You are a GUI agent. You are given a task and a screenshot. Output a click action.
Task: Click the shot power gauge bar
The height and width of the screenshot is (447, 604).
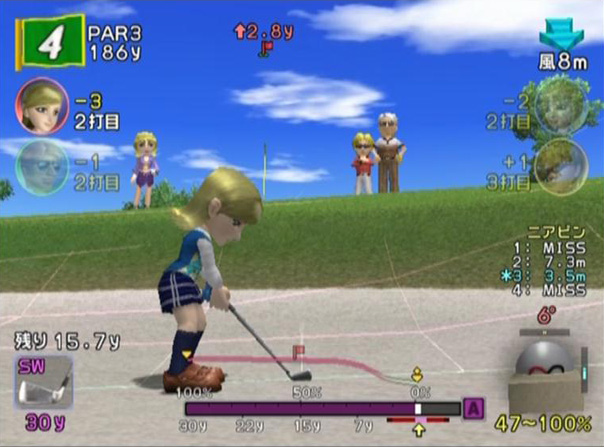(x=322, y=409)
